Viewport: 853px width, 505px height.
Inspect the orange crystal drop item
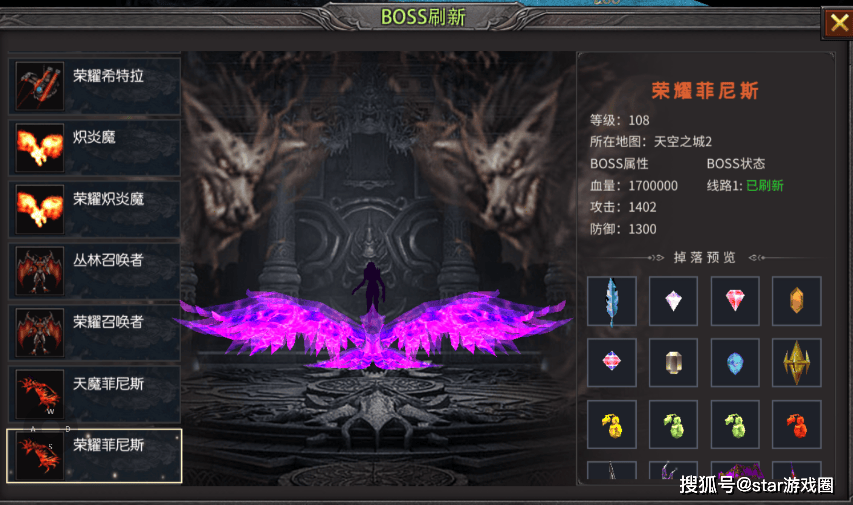tap(796, 301)
